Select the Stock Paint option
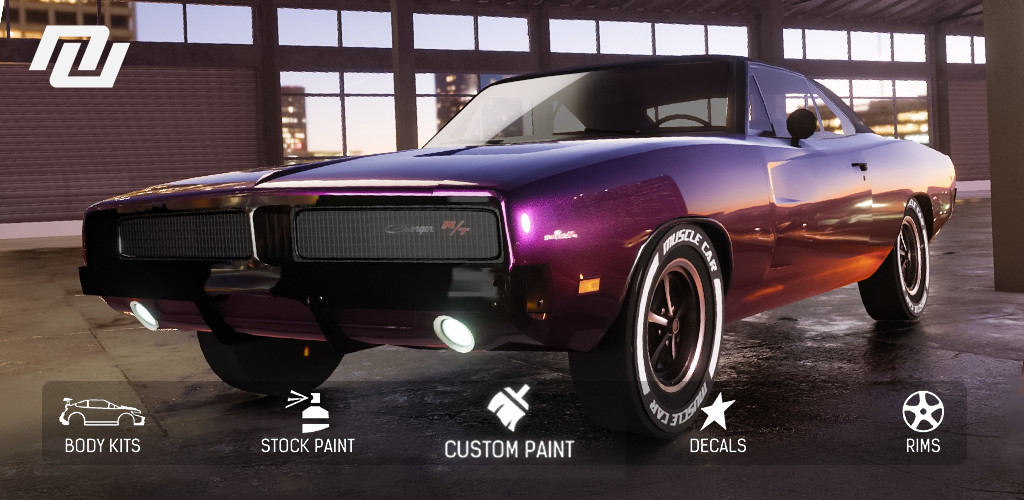1024x500 pixels. 308,424
